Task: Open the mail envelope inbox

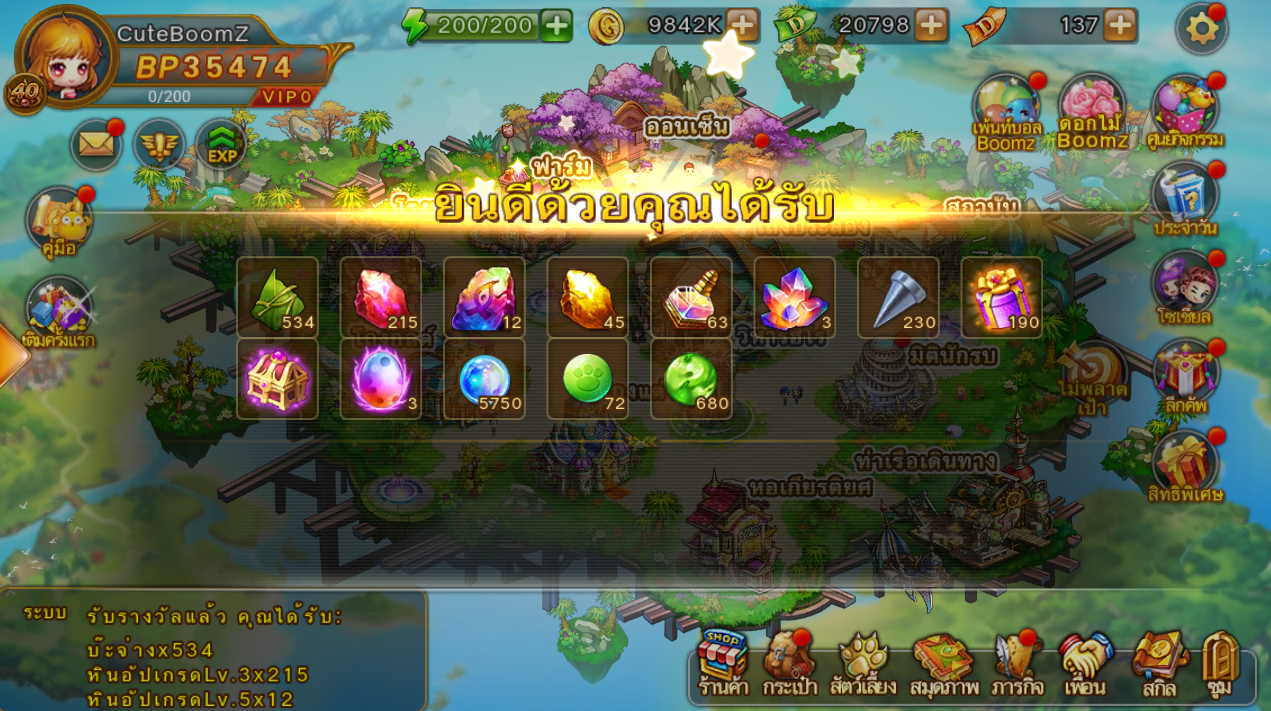Action: pyautogui.click(x=96, y=145)
